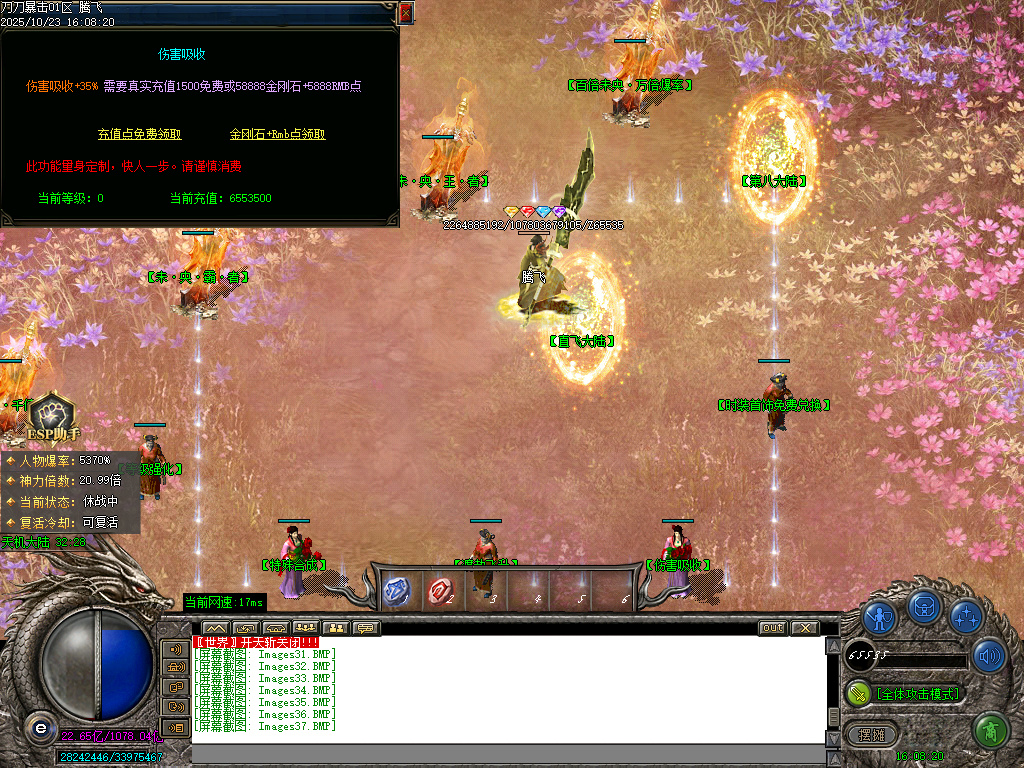Choose the 充值点免费领取 link
1024x768 pixels.
pyautogui.click(x=139, y=134)
